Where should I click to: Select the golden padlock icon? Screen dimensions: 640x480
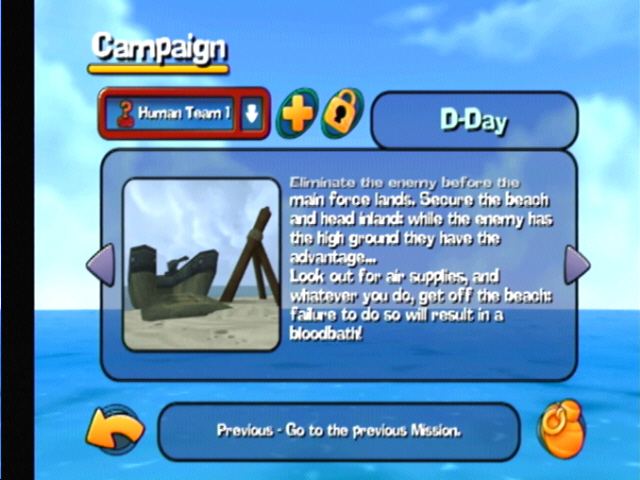(343, 112)
